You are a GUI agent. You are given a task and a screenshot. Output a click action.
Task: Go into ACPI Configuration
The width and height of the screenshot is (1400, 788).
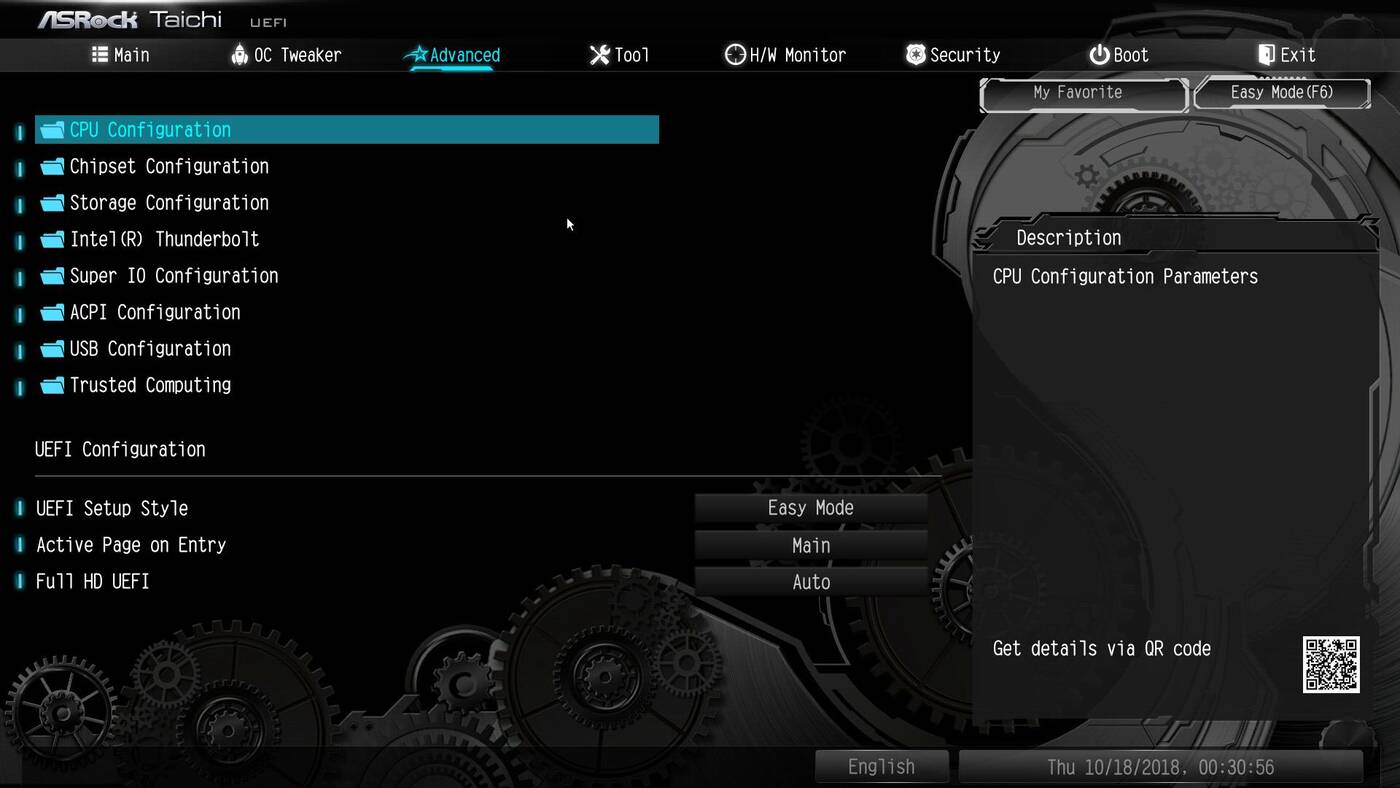tap(154, 312)
